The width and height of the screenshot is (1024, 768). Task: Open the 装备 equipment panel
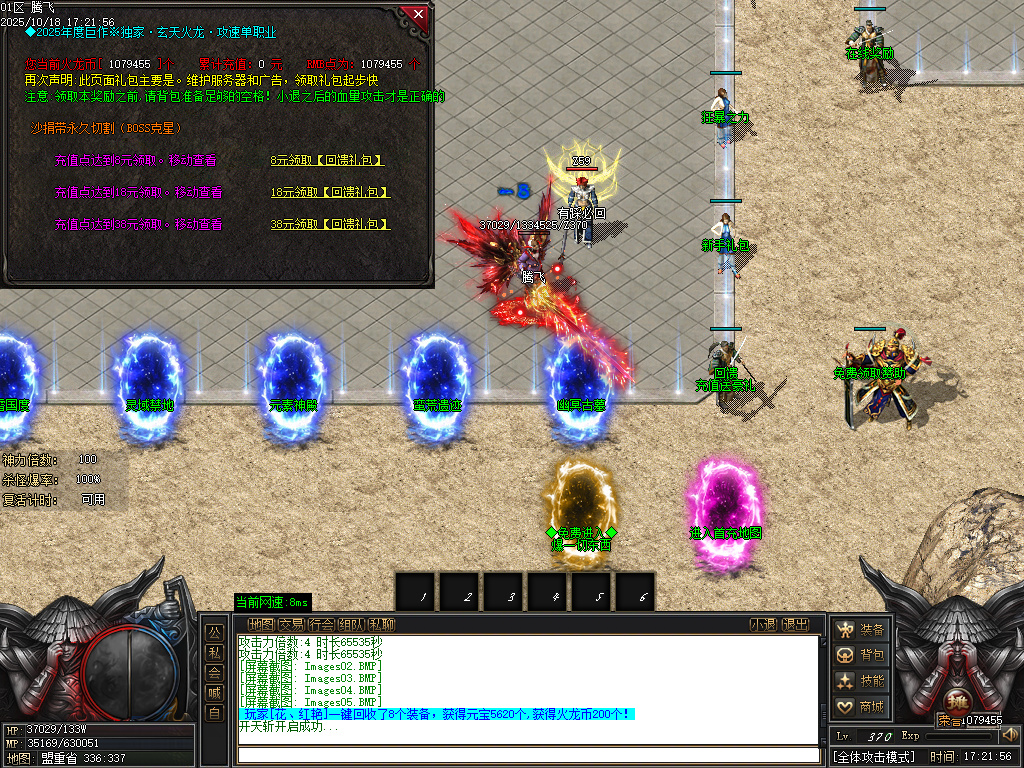[x=861, y=630]
